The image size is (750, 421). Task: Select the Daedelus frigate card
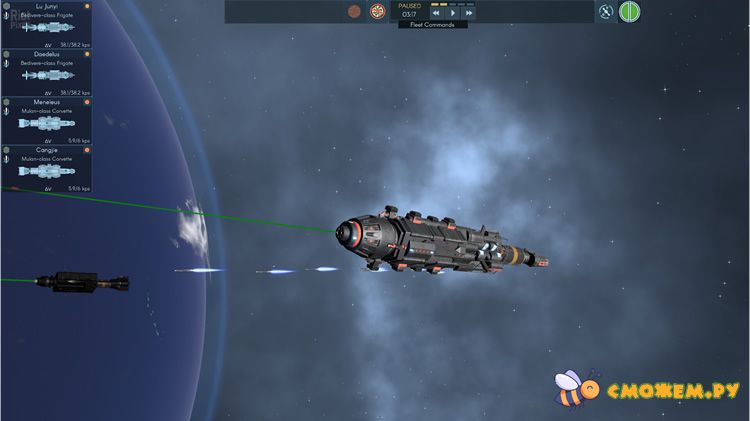[x=47, y=72]
